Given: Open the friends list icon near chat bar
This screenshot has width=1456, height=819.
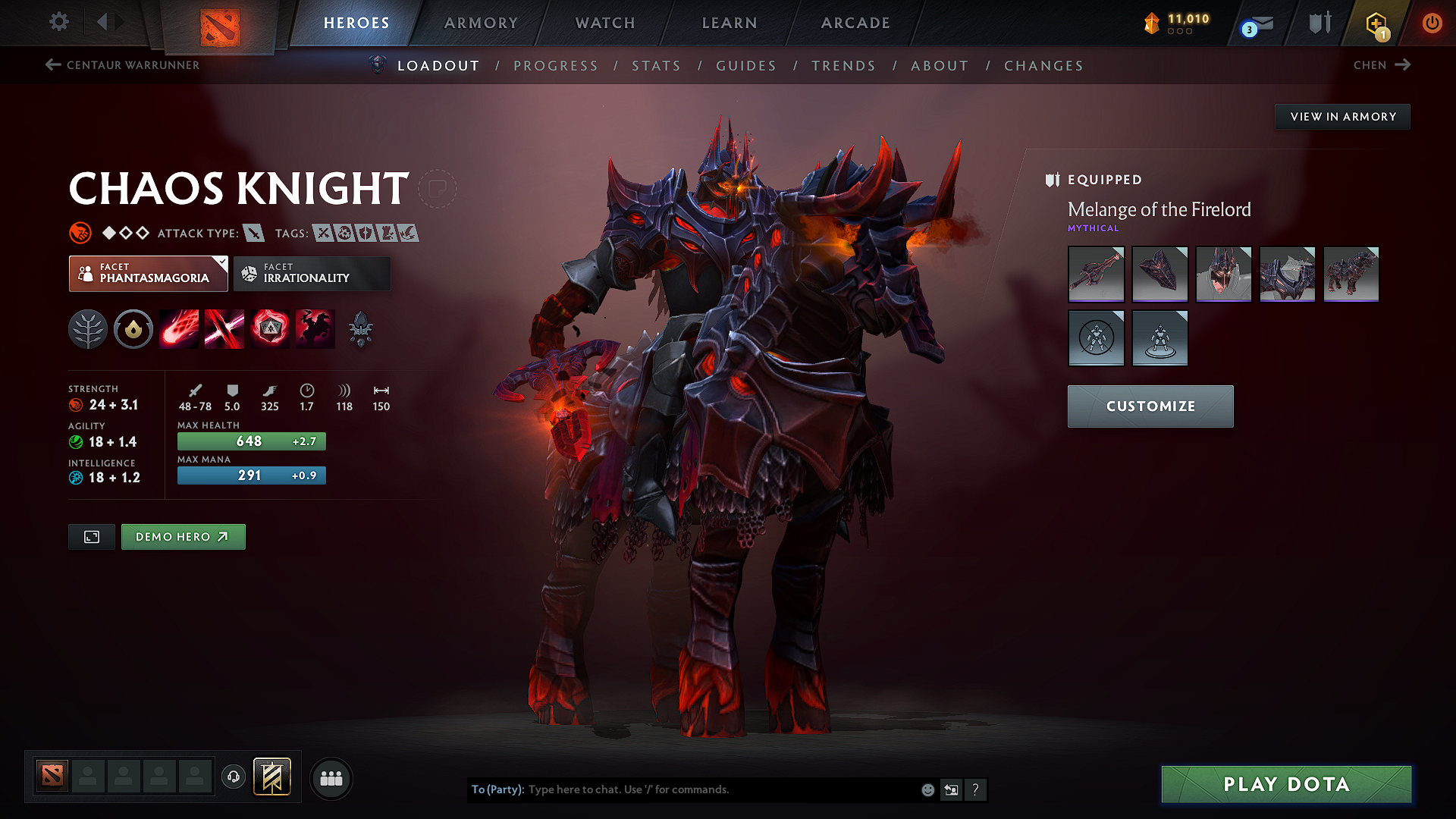Looking at the screenshot, I should (330, 778).
